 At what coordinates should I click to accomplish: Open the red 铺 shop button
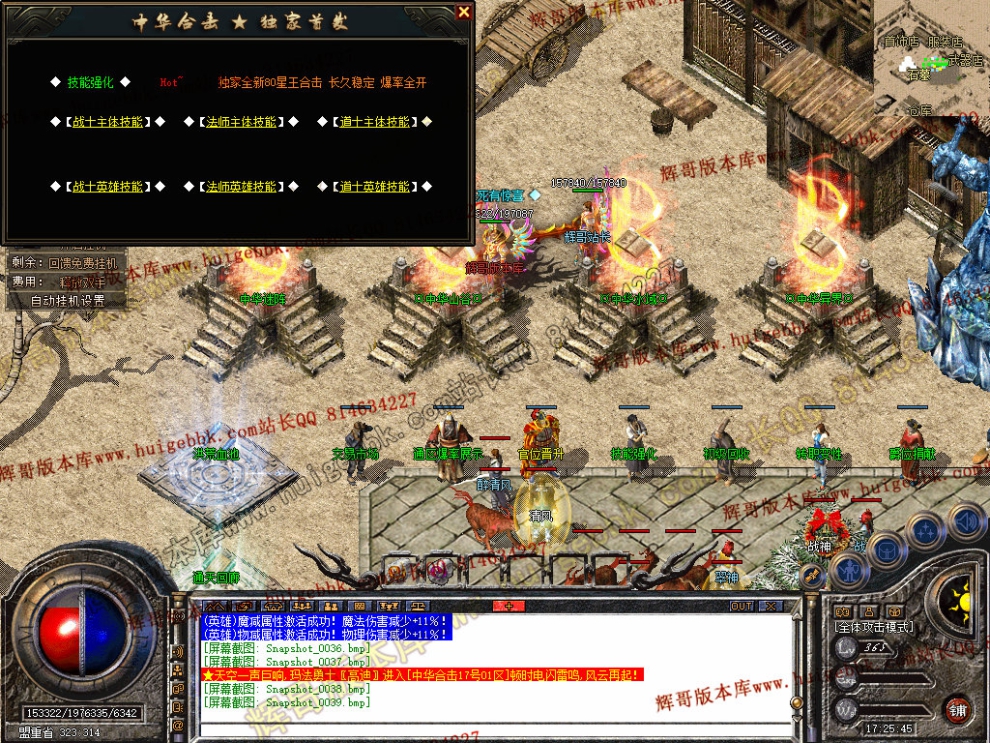tap(958, 708)
